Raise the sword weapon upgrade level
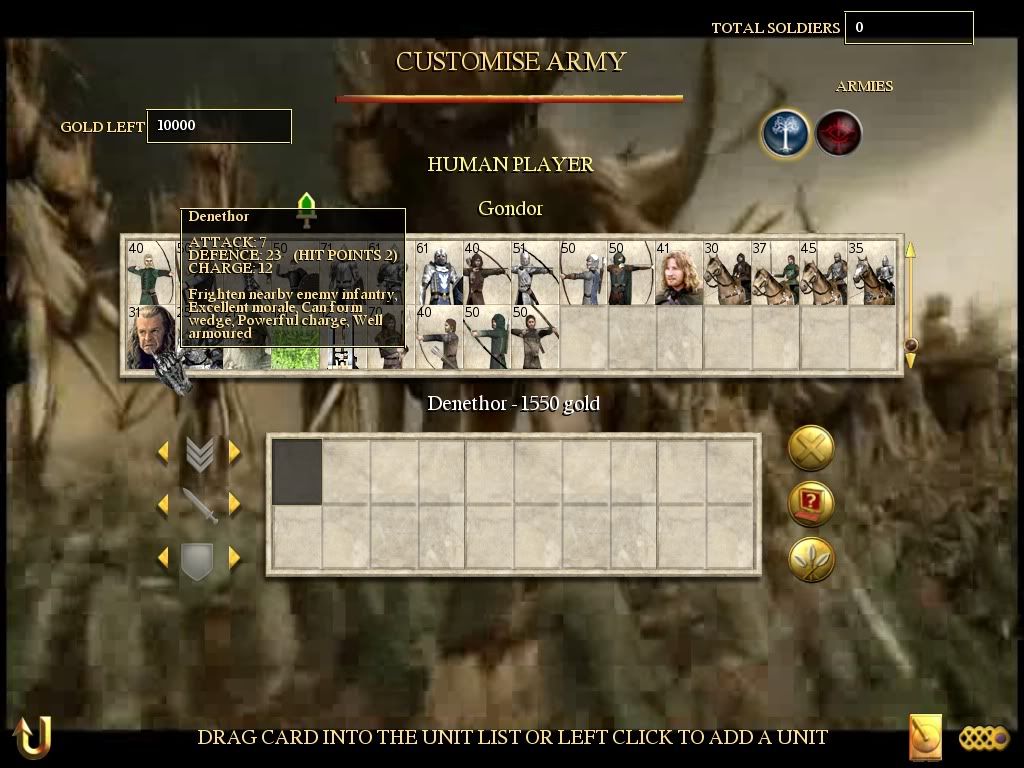The image size is (1024, 768). point(235,504)
